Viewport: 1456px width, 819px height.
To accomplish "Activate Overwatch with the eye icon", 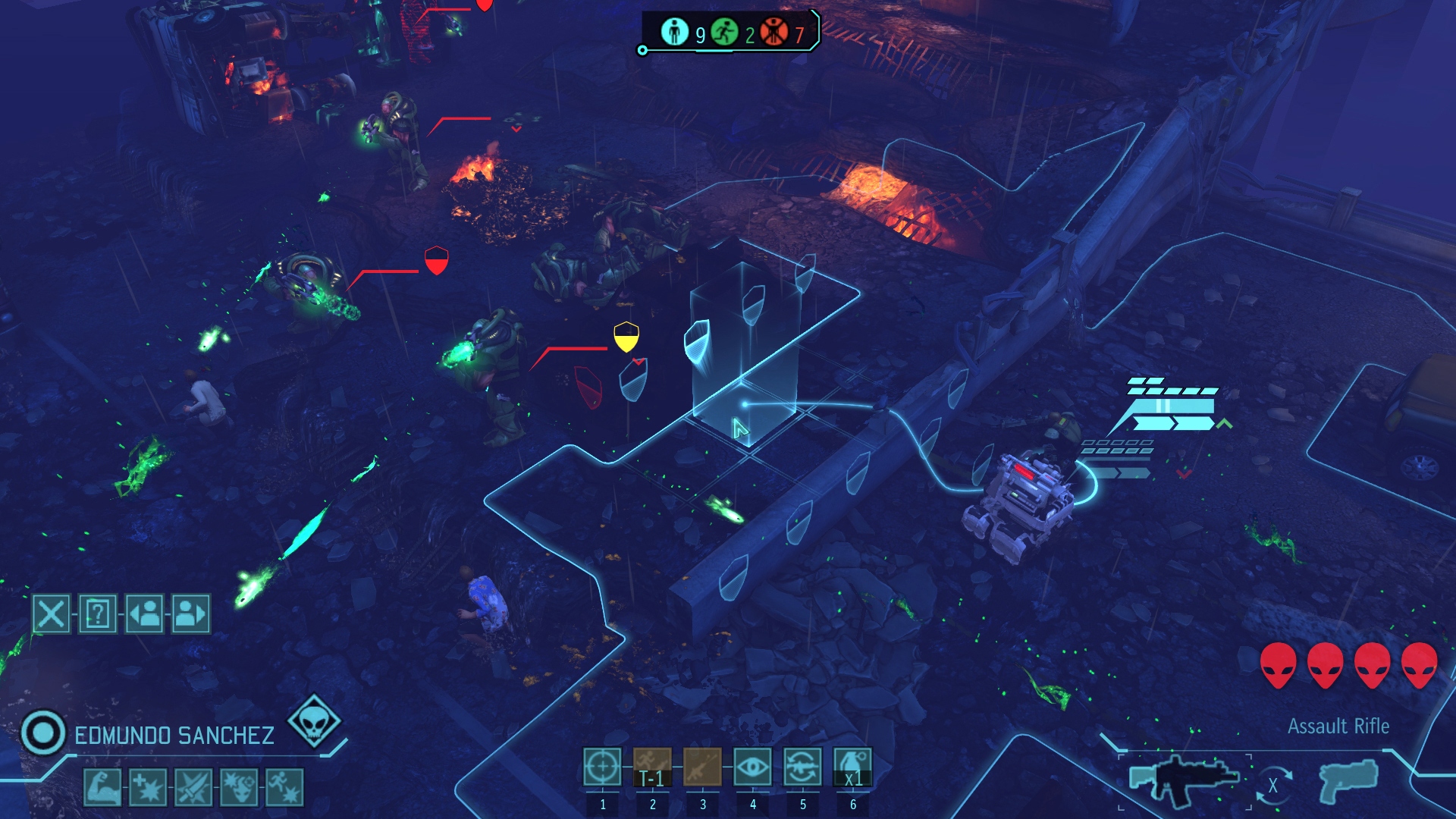I will 752,767.
